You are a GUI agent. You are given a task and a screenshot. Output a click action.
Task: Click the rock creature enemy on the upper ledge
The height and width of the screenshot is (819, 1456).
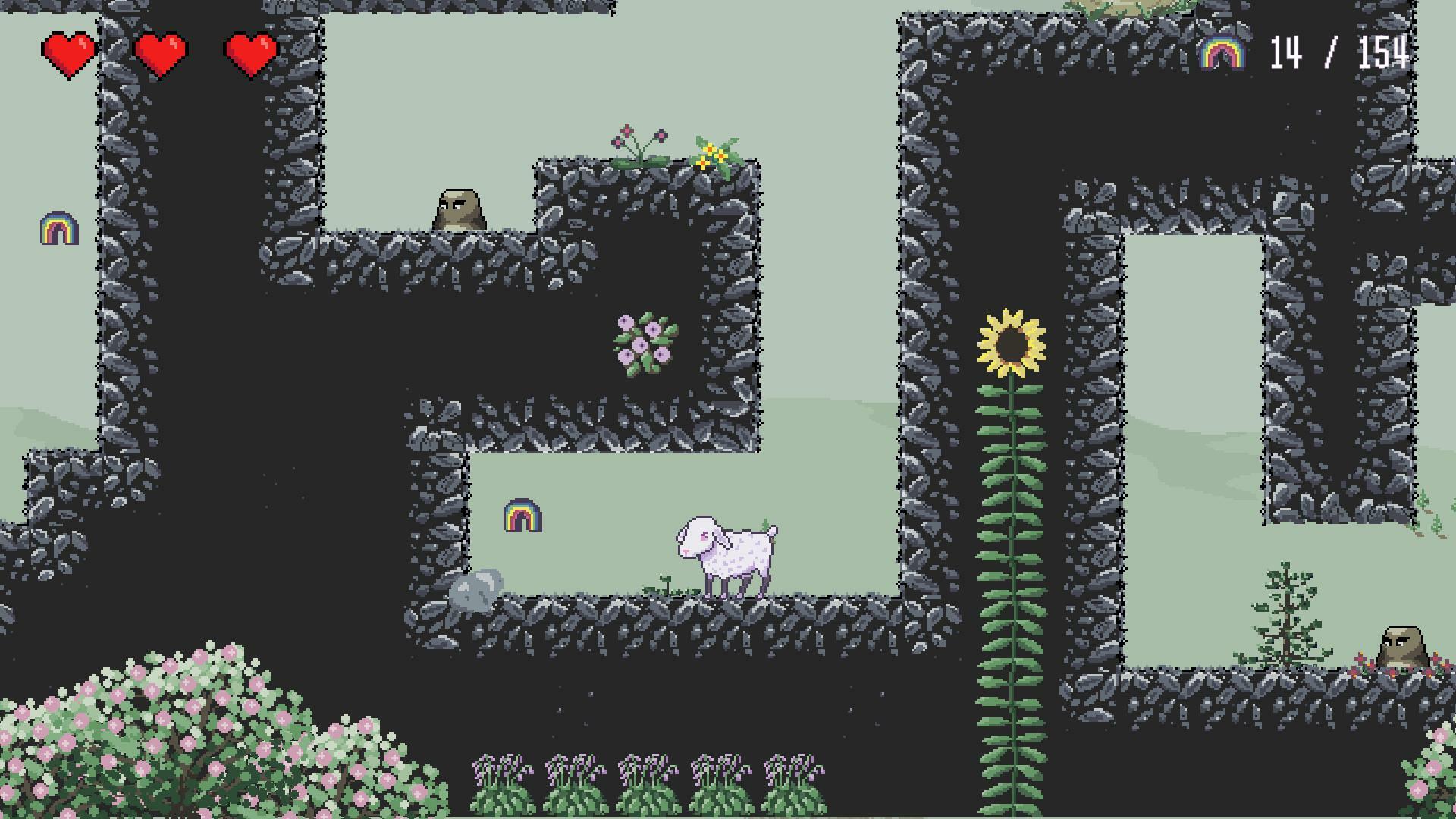(460, 207)
